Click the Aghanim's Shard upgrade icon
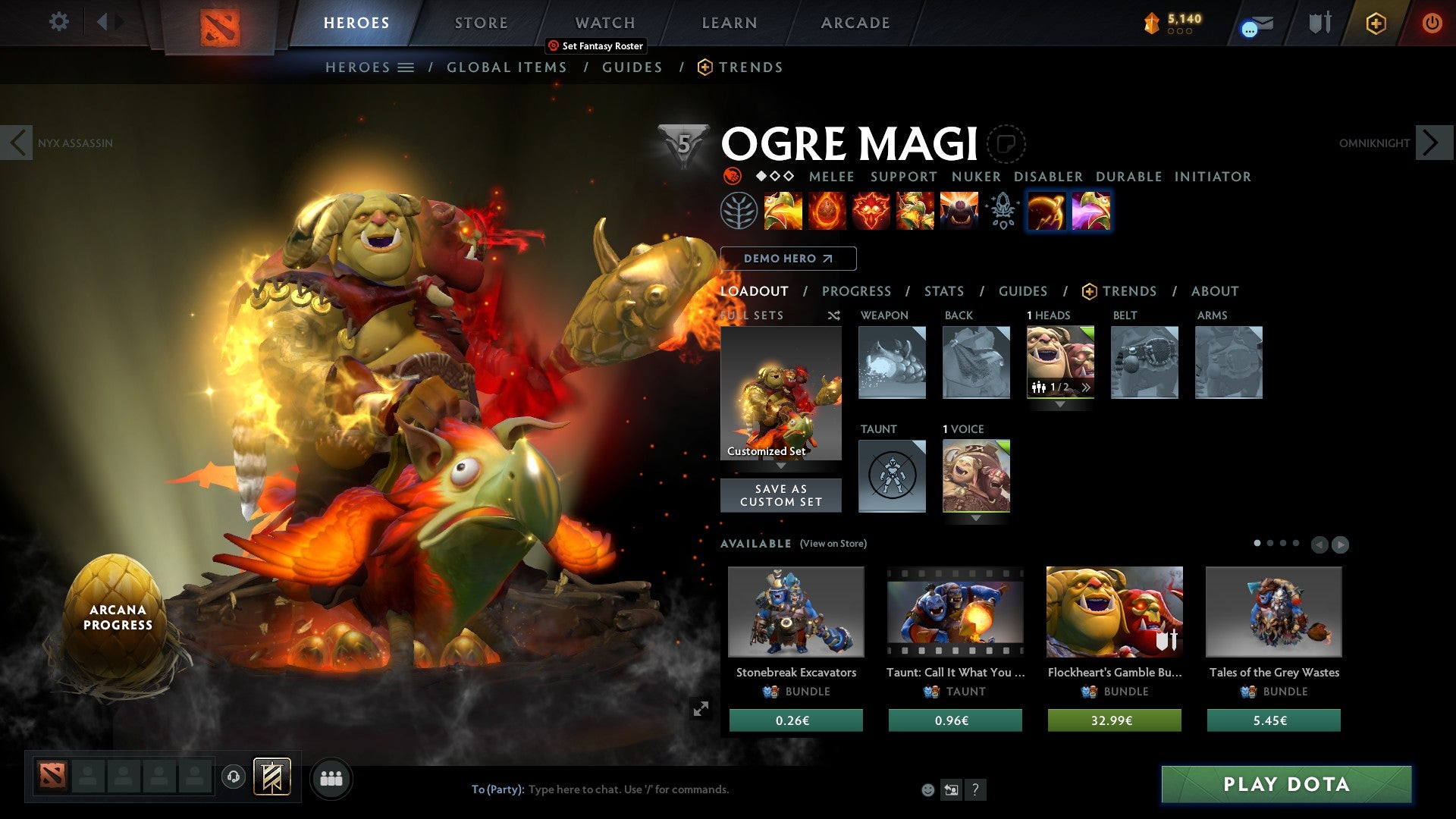The image size is (1456, 819). (x=1003, y=212)
